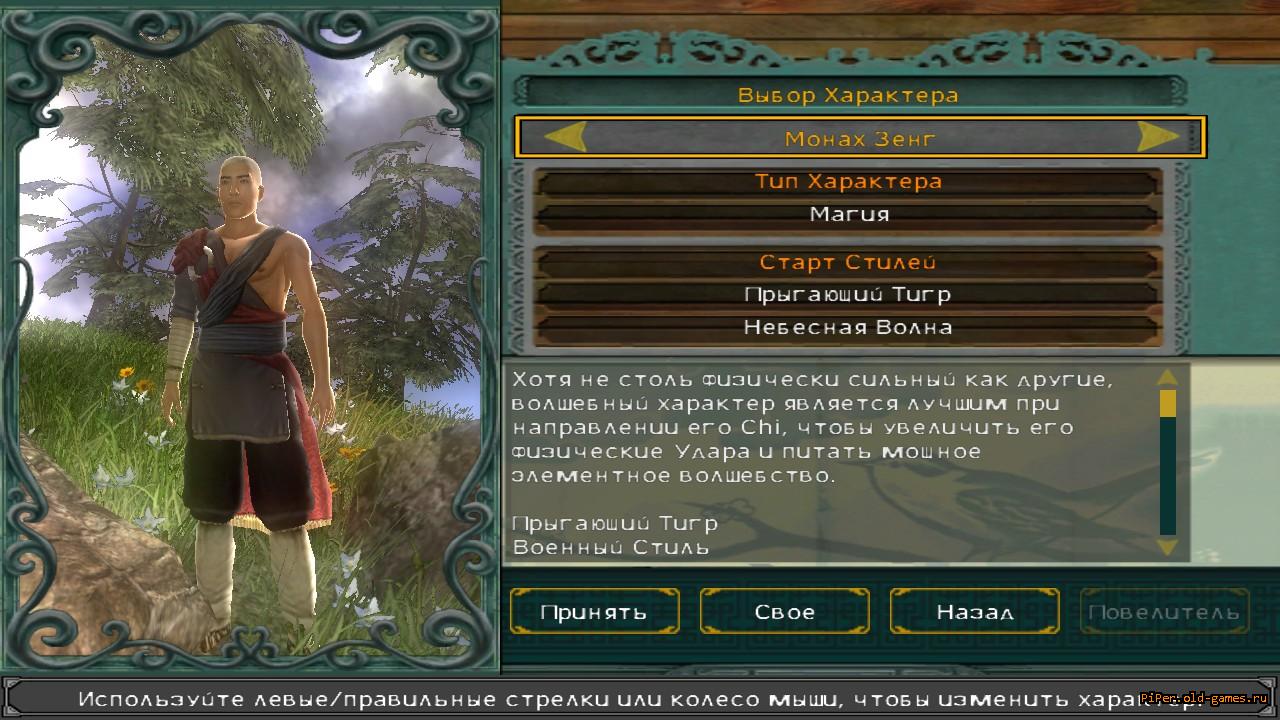Click the description scrollbar's down arrow
This screenshot has height=720, width=1280.
click(1167, 546)
